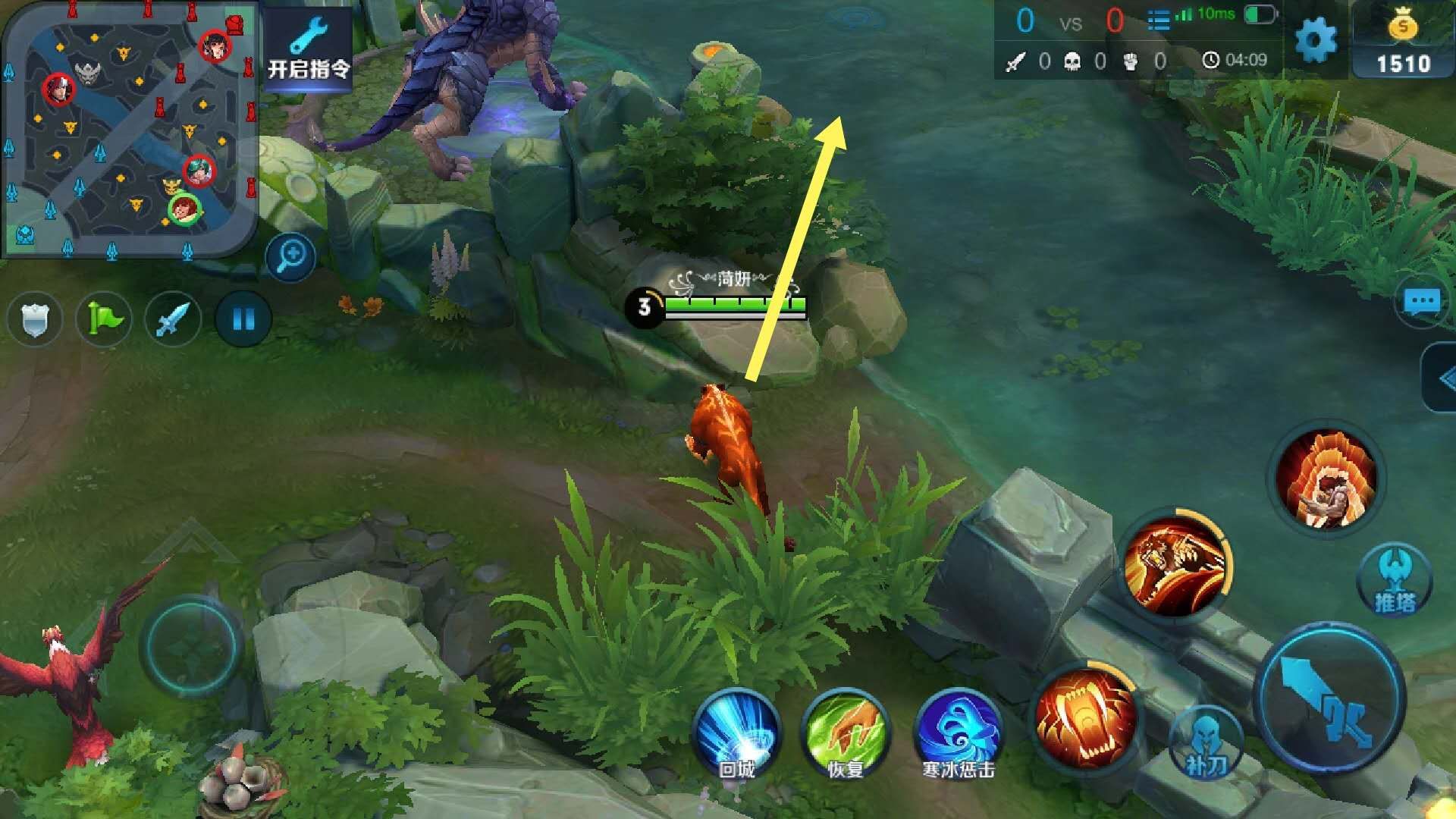This screenshot has height=819, width=1456.
Task: Trigger the flaming warrior ultimate skill
Action: coord(1326,478)
